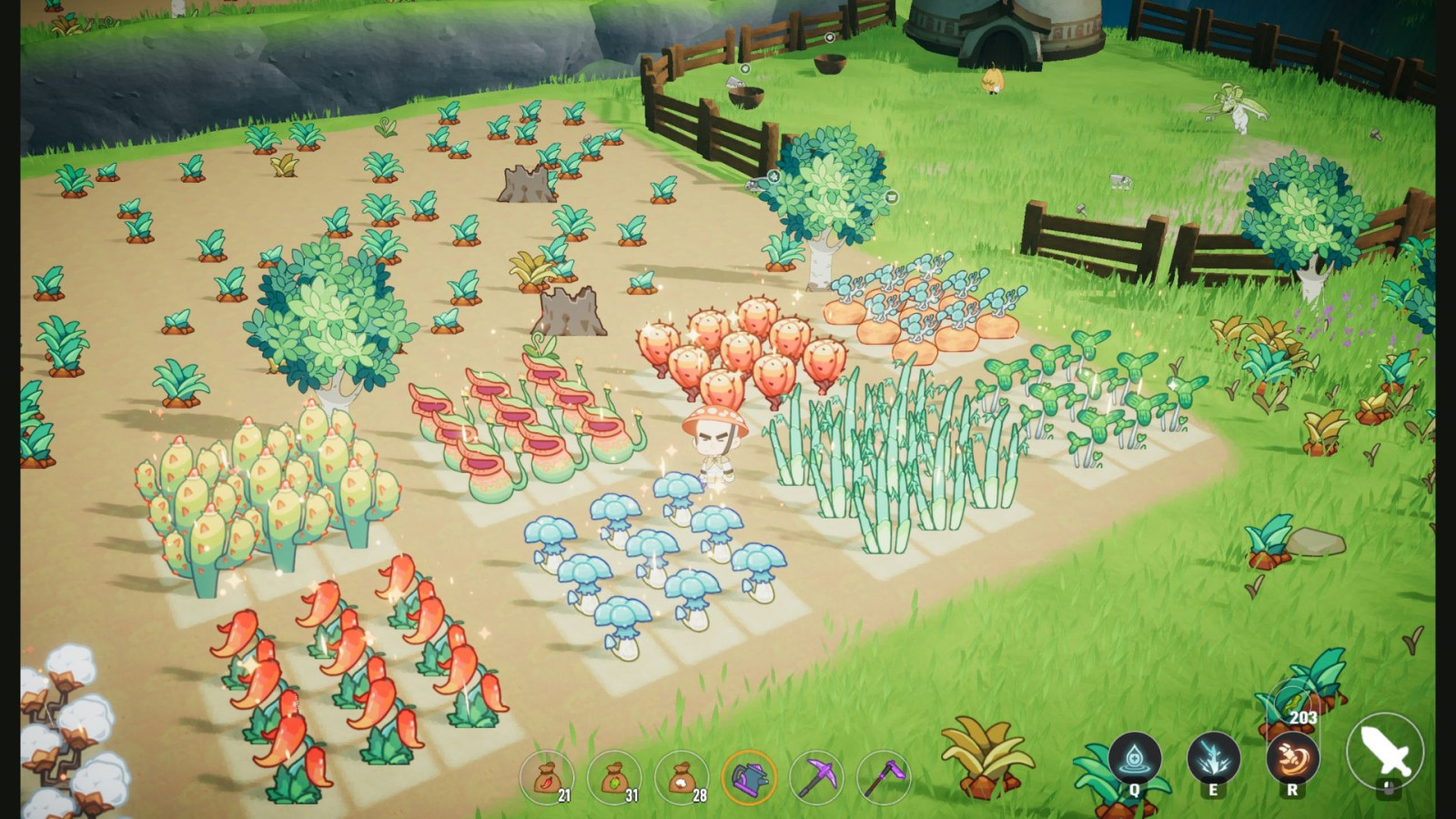Viewport: 1456px width, 819px height.
Task: Click the sword attack button
Action: pos(1386,752)
